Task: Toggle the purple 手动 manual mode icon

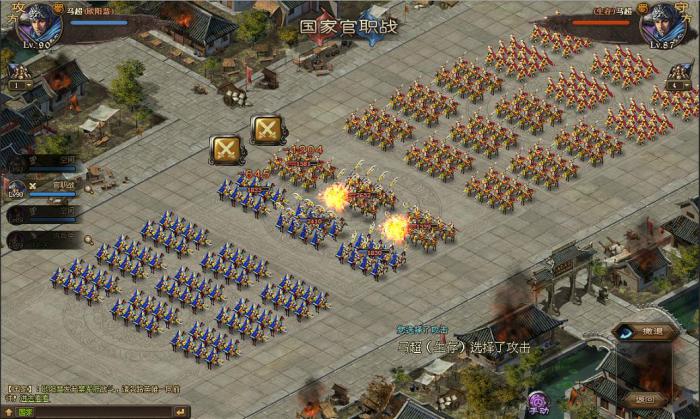Action: (x=538, y=403)
